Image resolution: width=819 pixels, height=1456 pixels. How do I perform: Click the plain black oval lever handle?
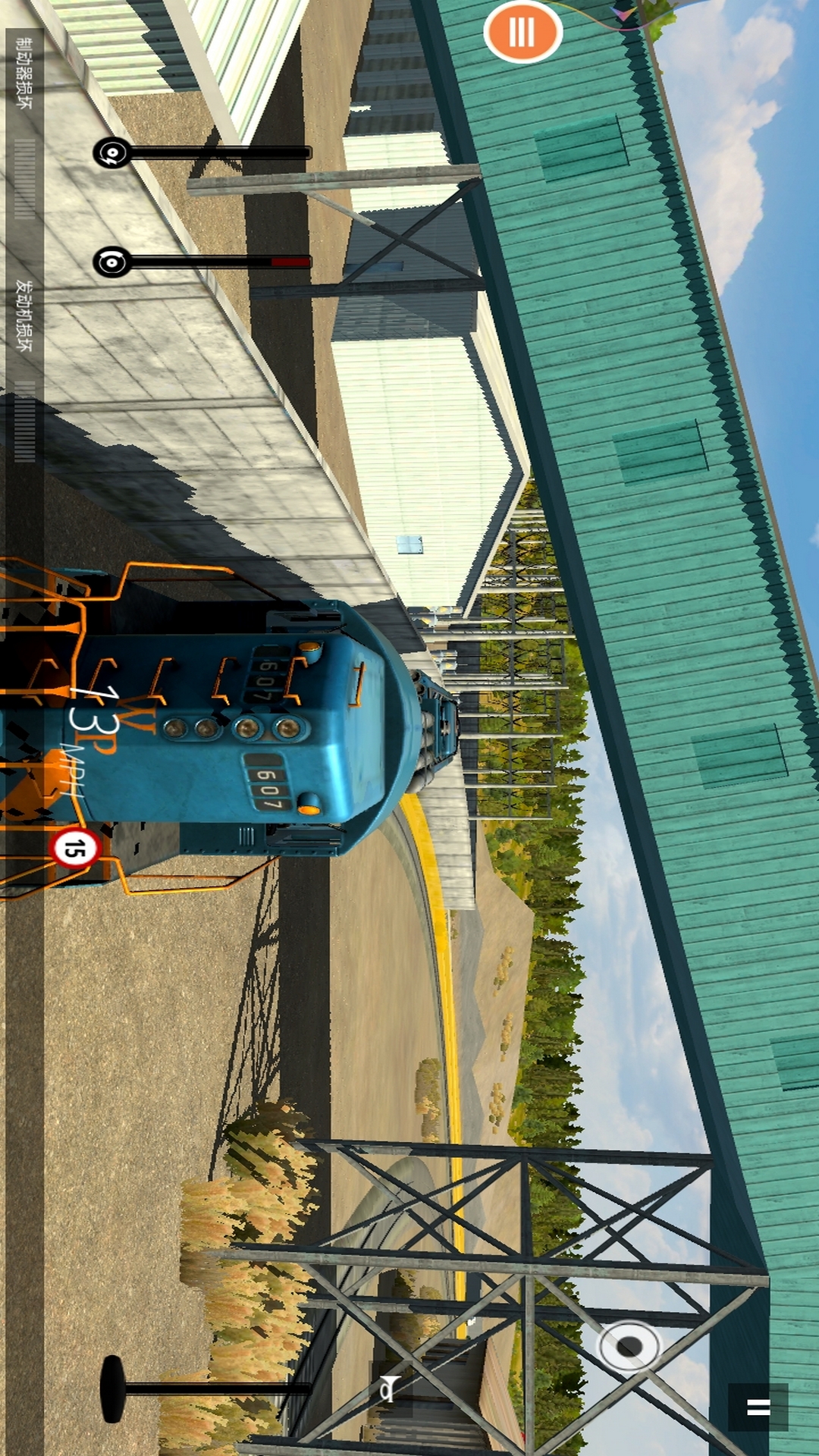112,1389
